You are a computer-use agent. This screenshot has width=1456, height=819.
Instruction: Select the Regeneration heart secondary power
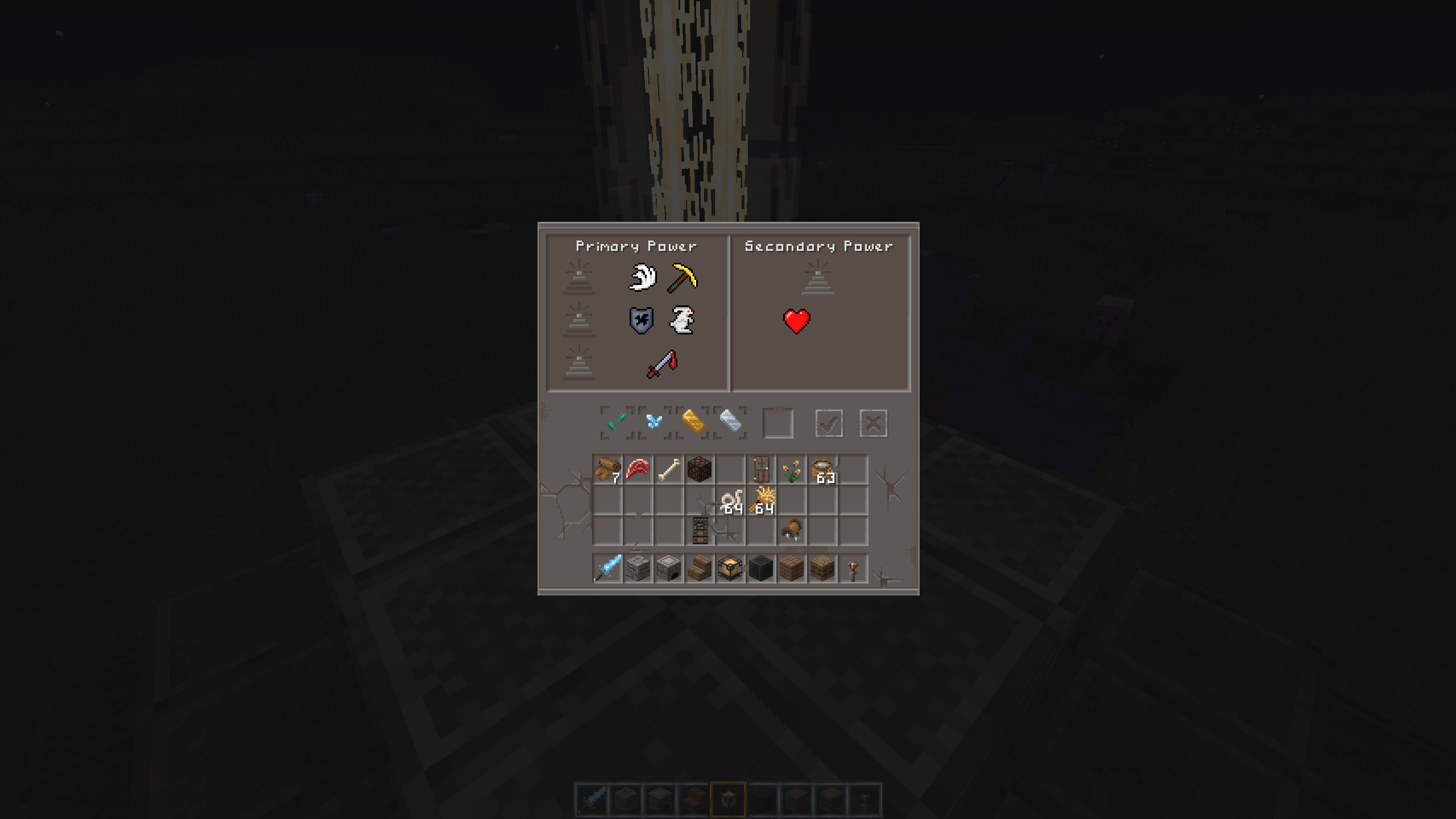[796, 321]
